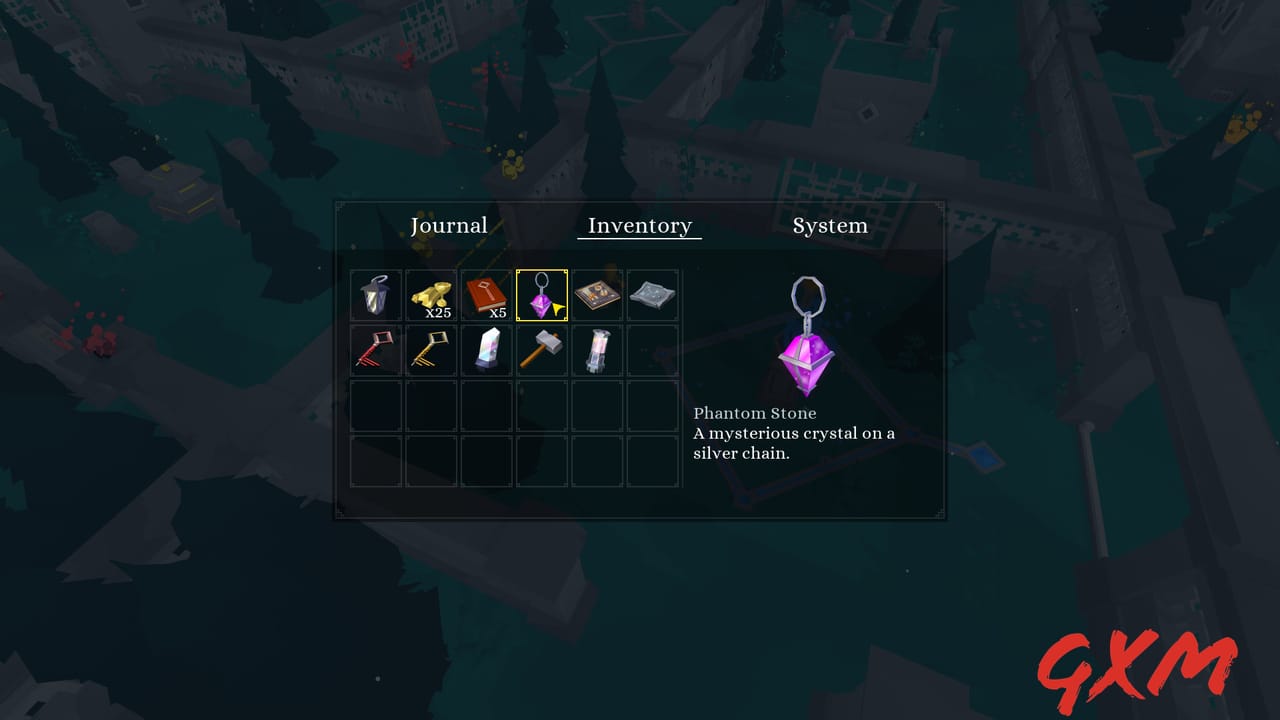Select the red book item marked x5

tap(486, 294)
